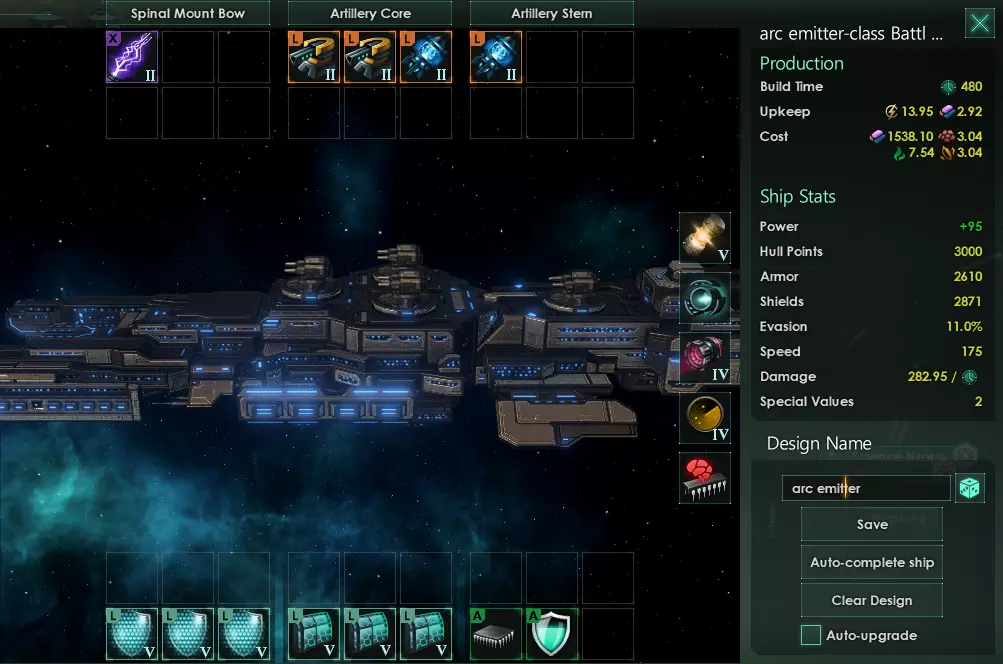
Task: Select the teal FTL drive component
Action: 705,298
